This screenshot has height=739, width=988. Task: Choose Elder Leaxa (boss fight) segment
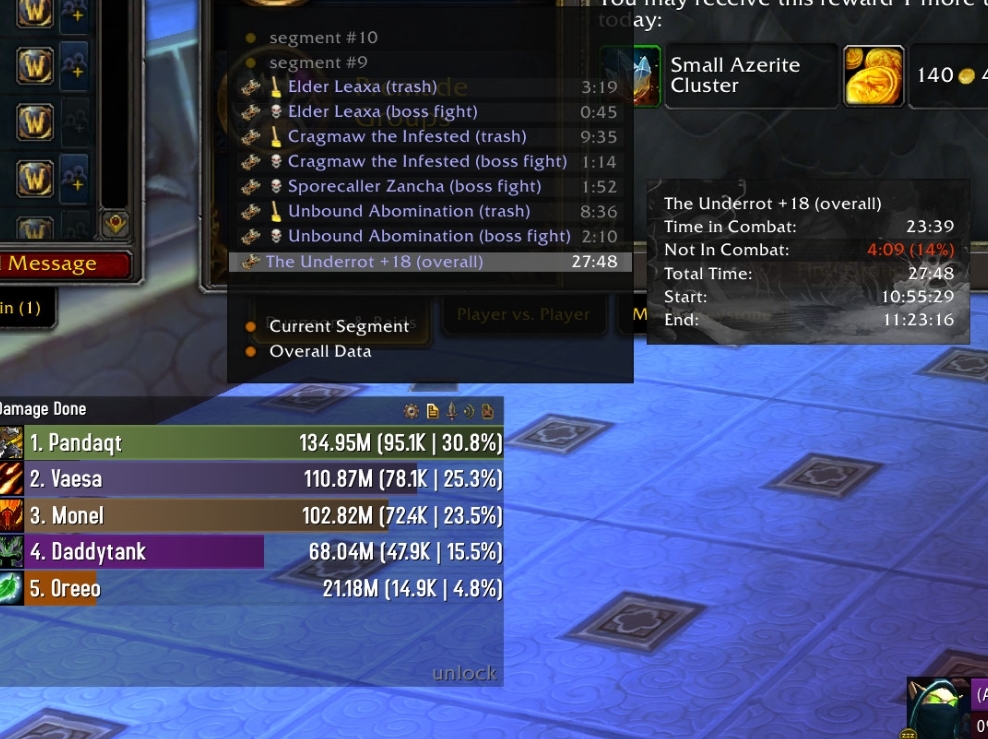(382, 112)
